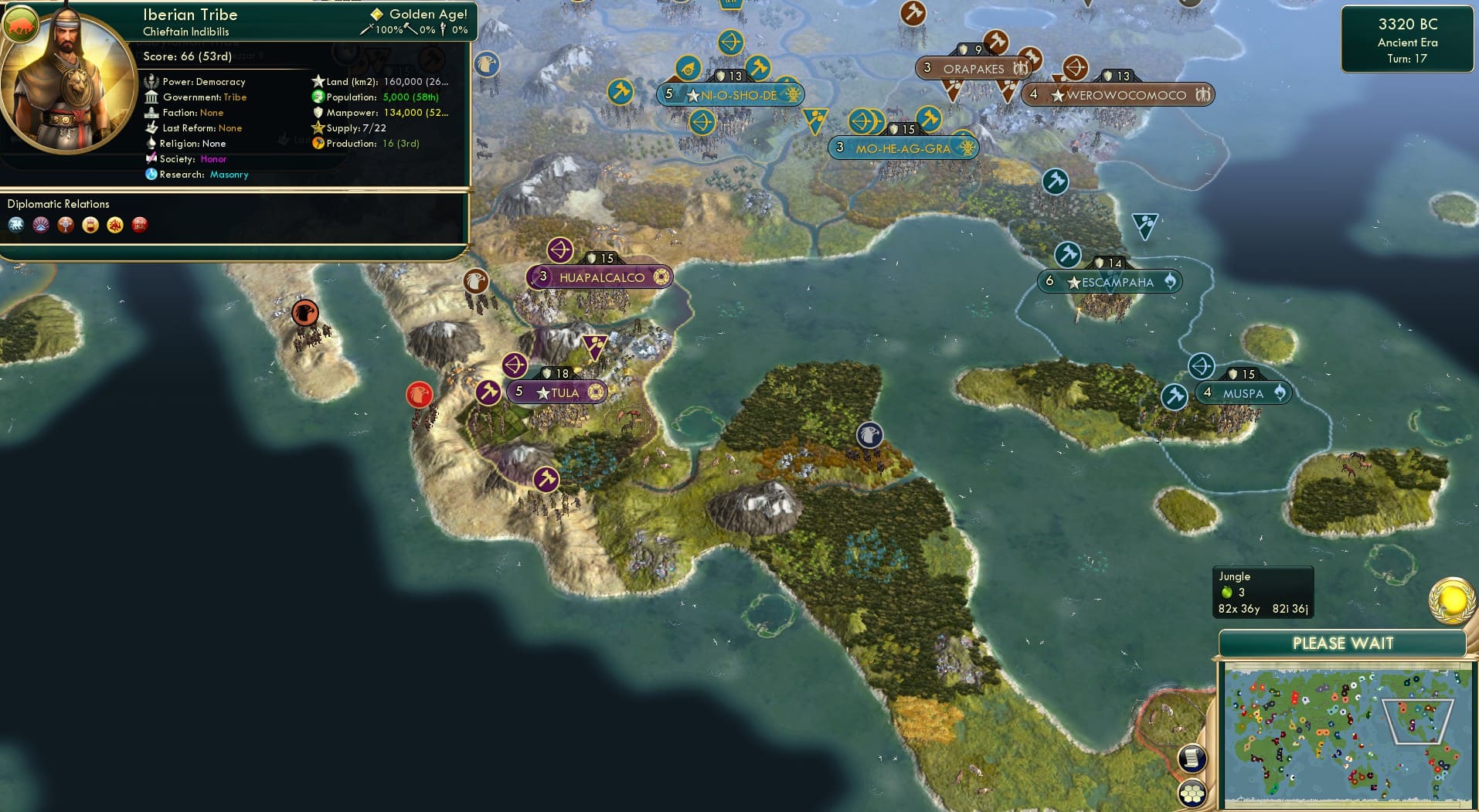Viewport: 1479px width, 812px height.
Task: Expand the Muspa city banner
Action: click(x=1244, y=392)
